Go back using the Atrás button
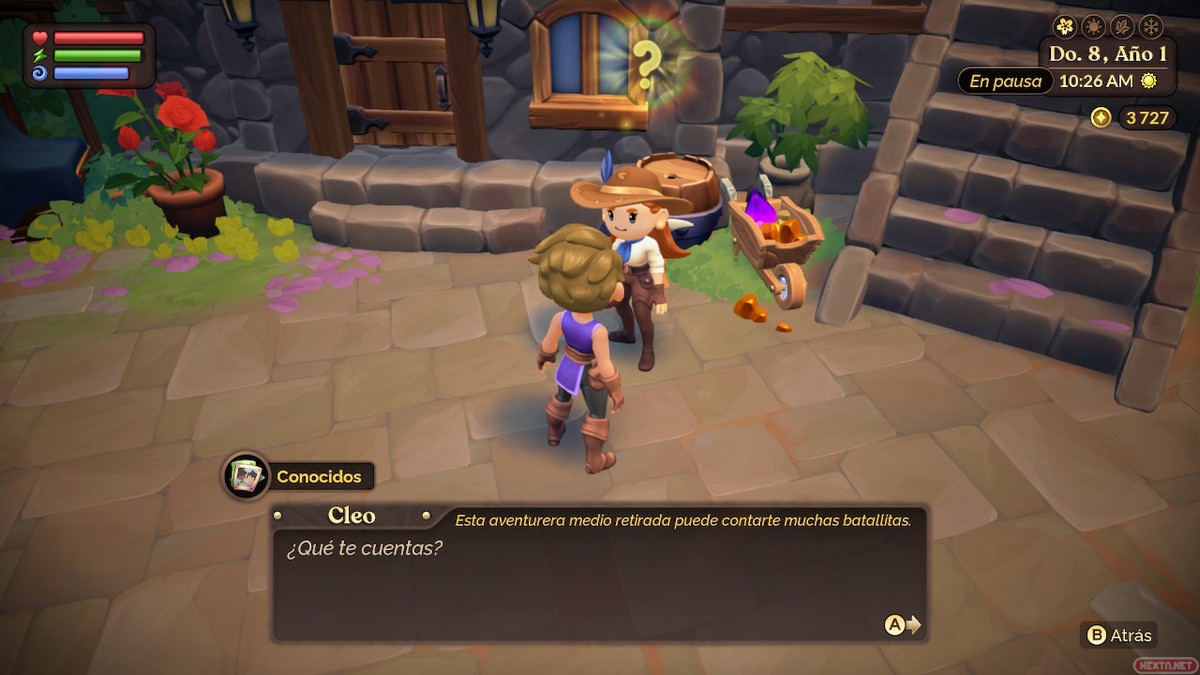The image size is (1200, 675). [1120, 635]
